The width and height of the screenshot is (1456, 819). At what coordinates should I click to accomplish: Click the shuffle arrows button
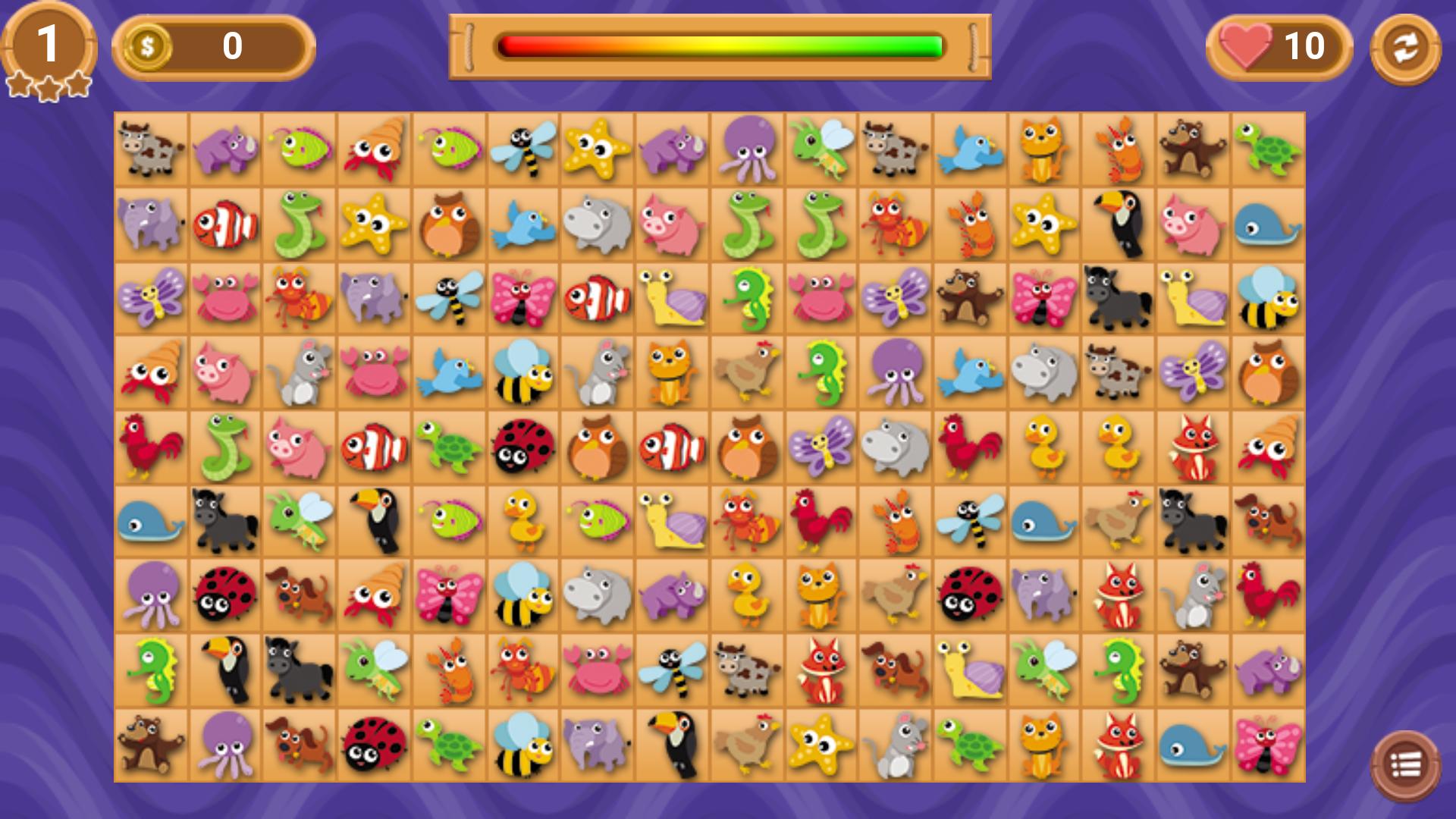1405,49
